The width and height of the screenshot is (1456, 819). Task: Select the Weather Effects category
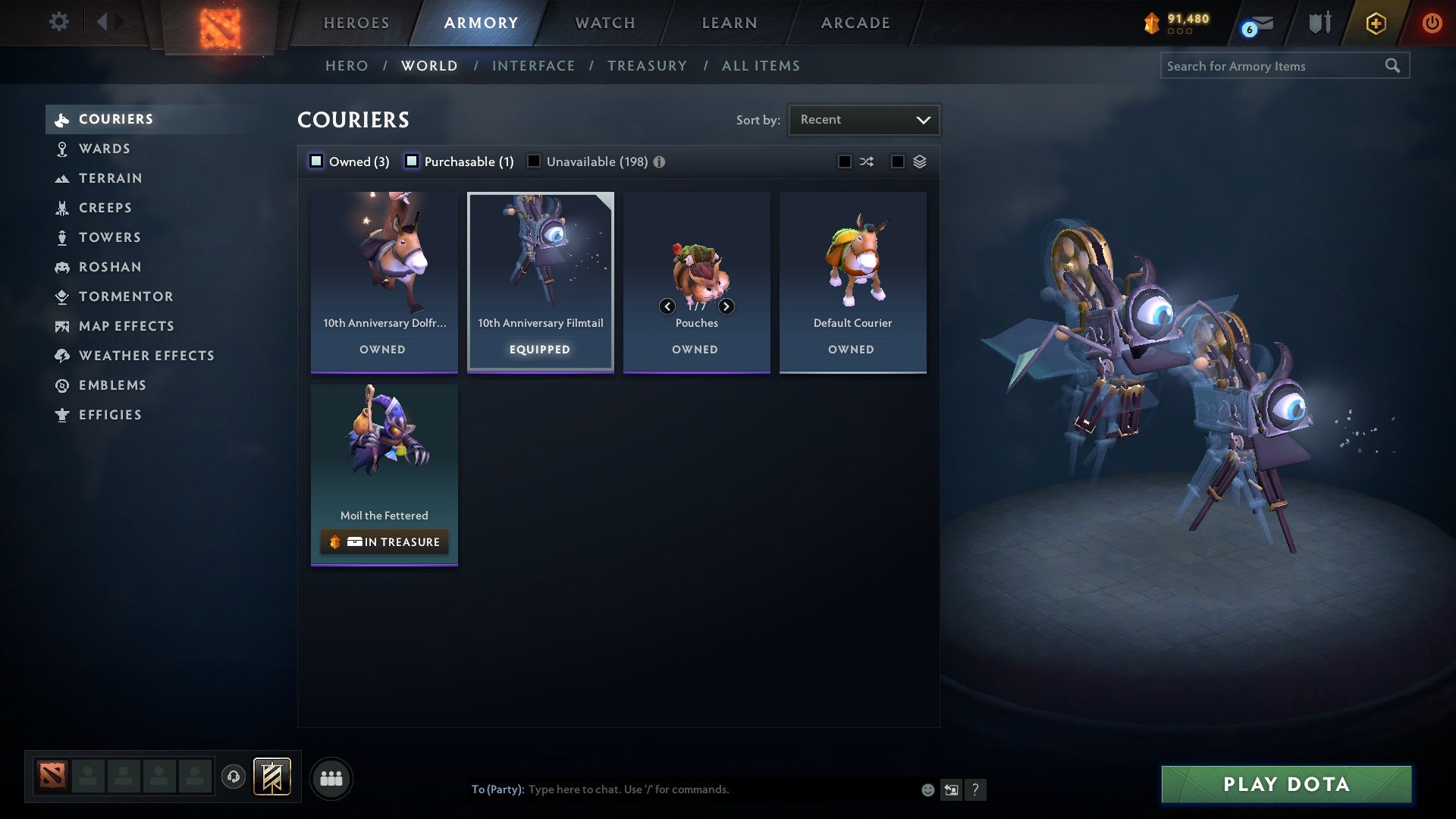point(146,356)
